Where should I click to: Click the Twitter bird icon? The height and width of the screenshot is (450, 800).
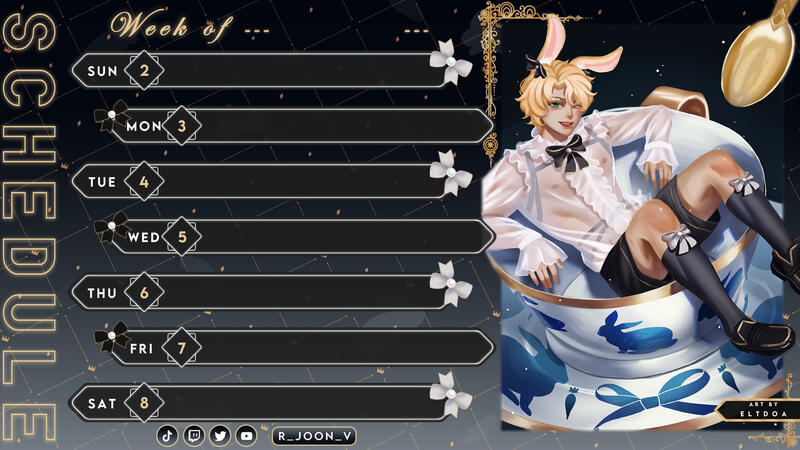tap(220, 436)
